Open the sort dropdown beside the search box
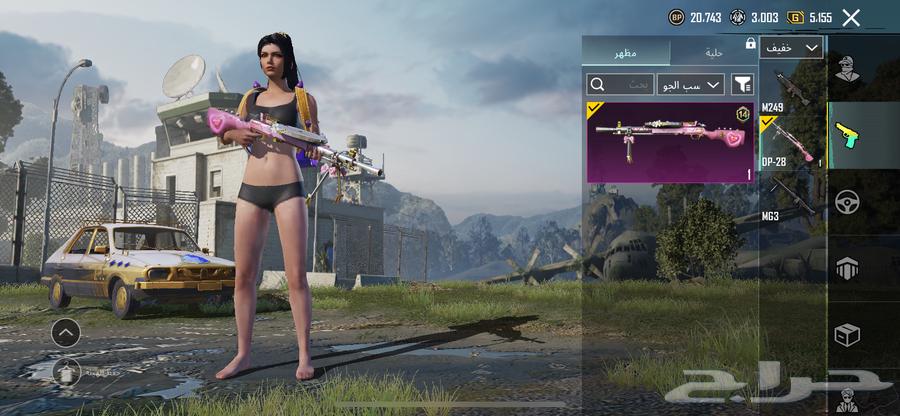 coord(688,85)
